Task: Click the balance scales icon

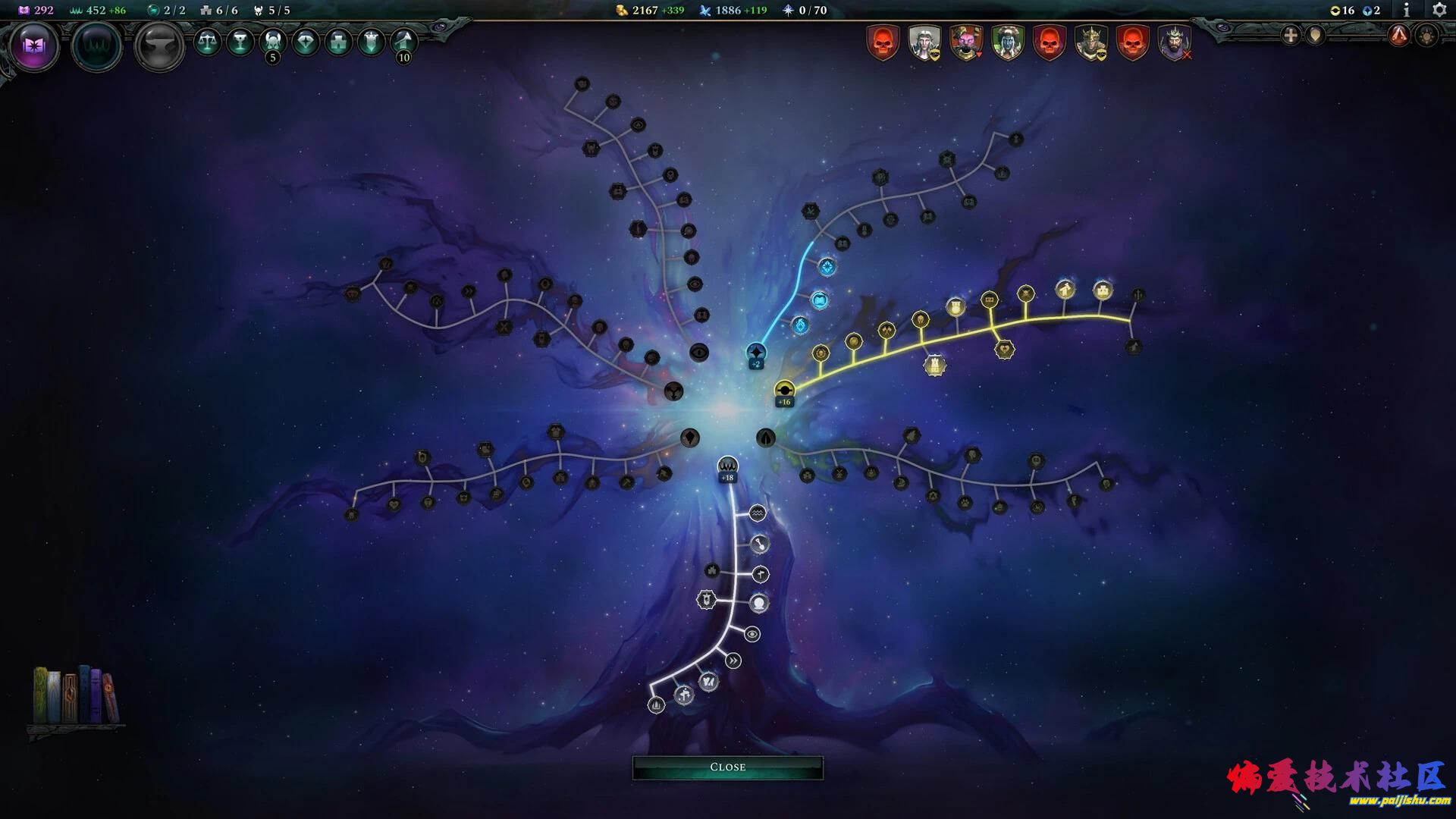Action: click(207, 42)
